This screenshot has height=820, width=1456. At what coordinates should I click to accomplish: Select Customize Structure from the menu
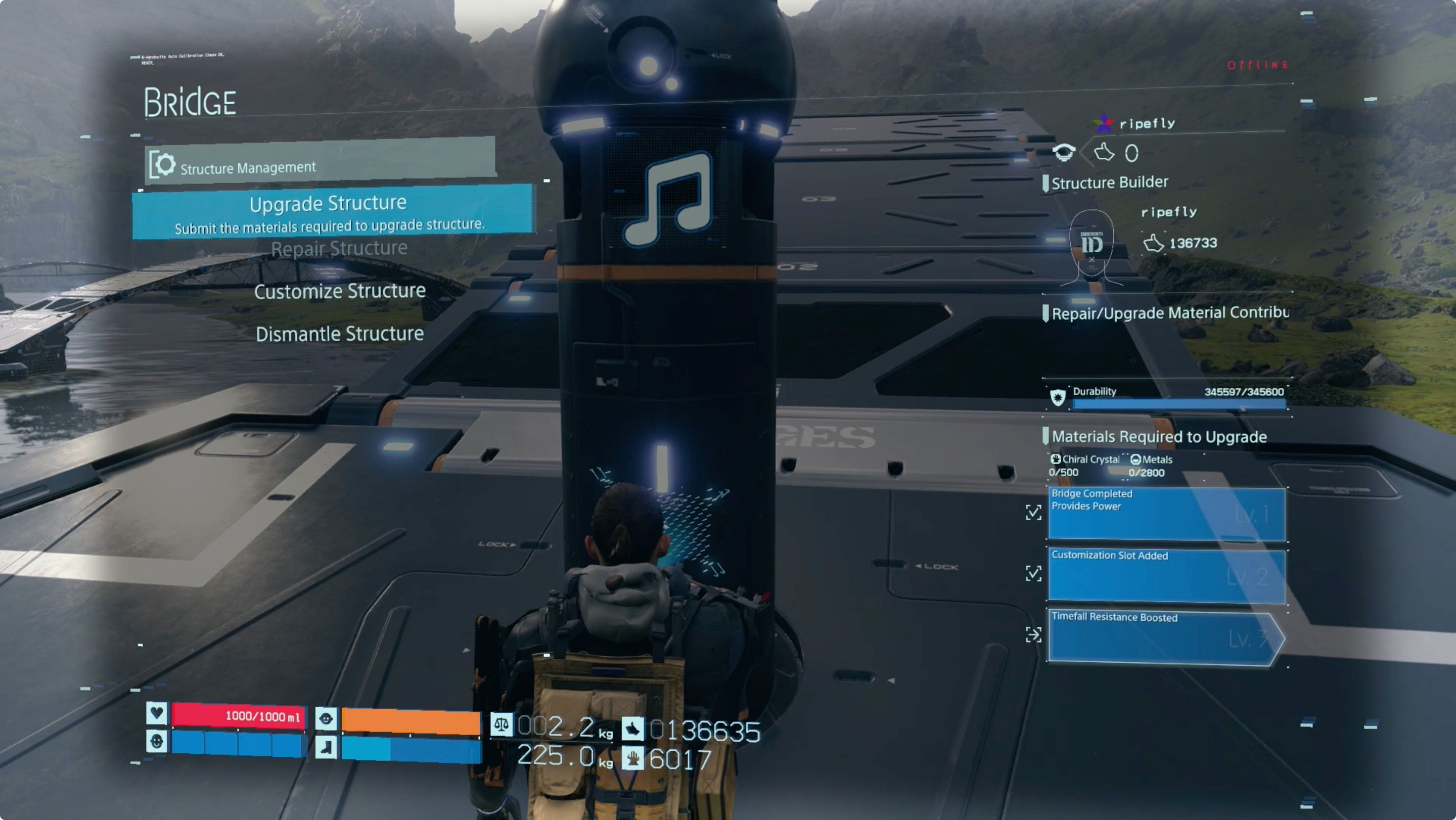tap(339, 291)
